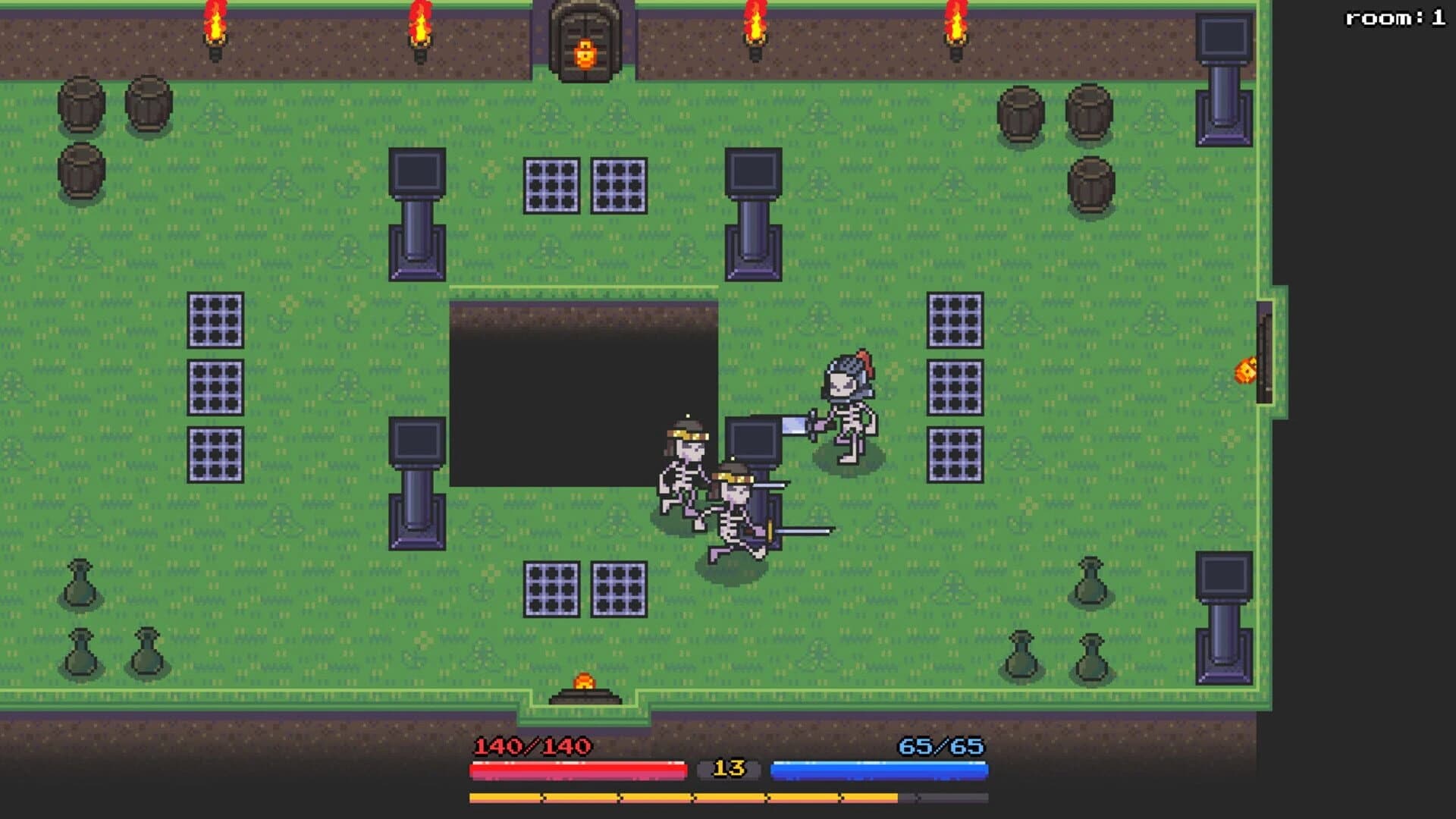Click the candle at the bottom exit

click(584, 682)
